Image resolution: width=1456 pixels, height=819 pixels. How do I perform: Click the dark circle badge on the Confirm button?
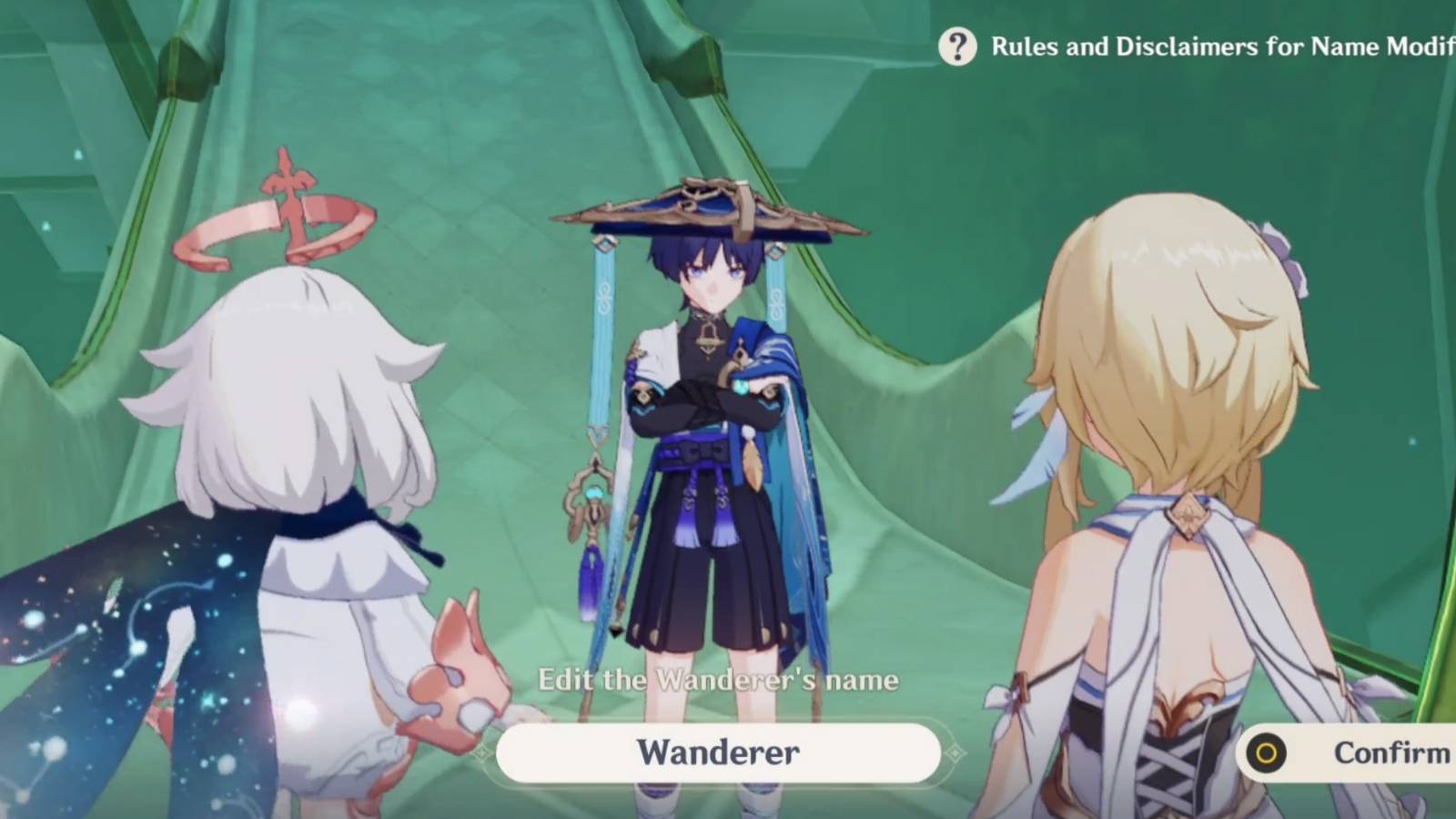tap(1267, 753)
